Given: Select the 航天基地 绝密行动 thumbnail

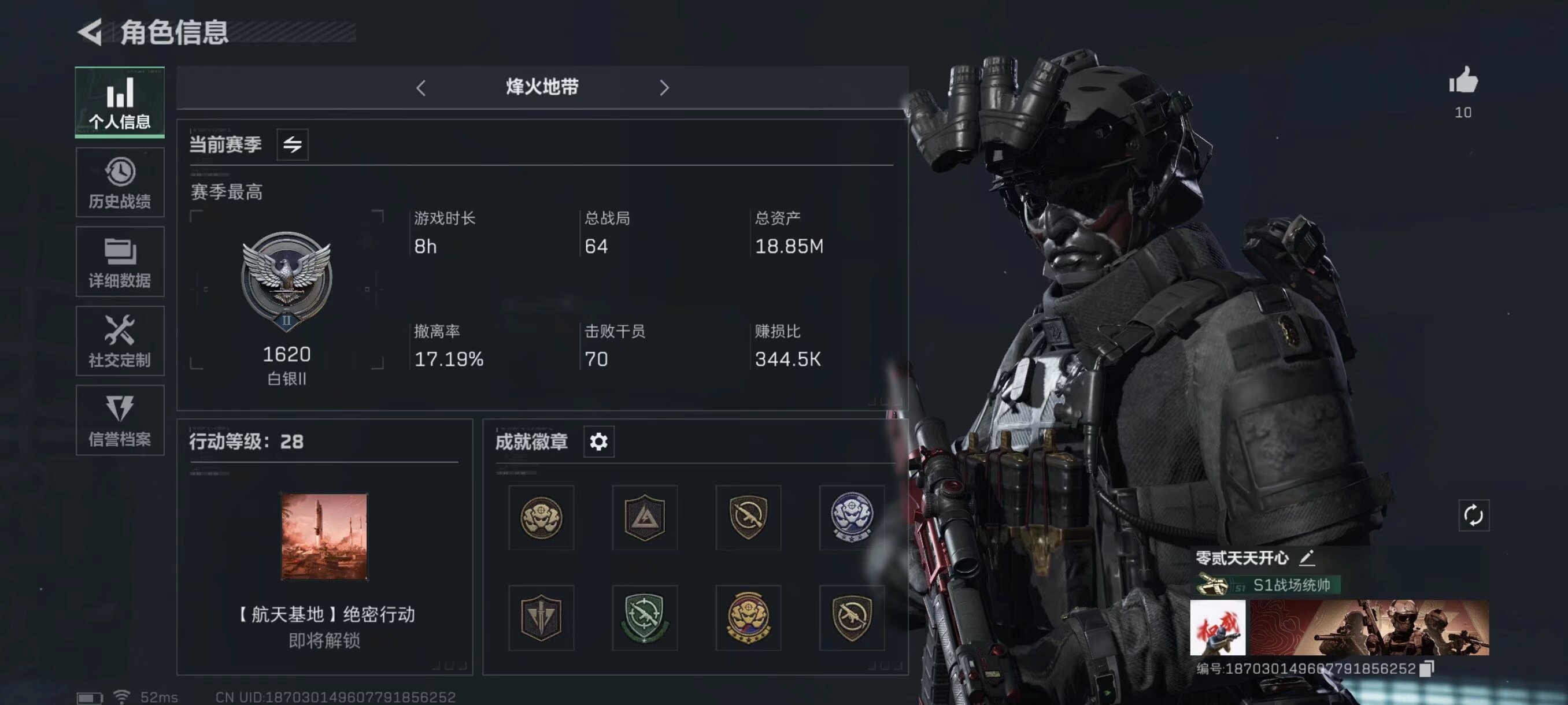Looking at the screenshot, I should [324, 536].
